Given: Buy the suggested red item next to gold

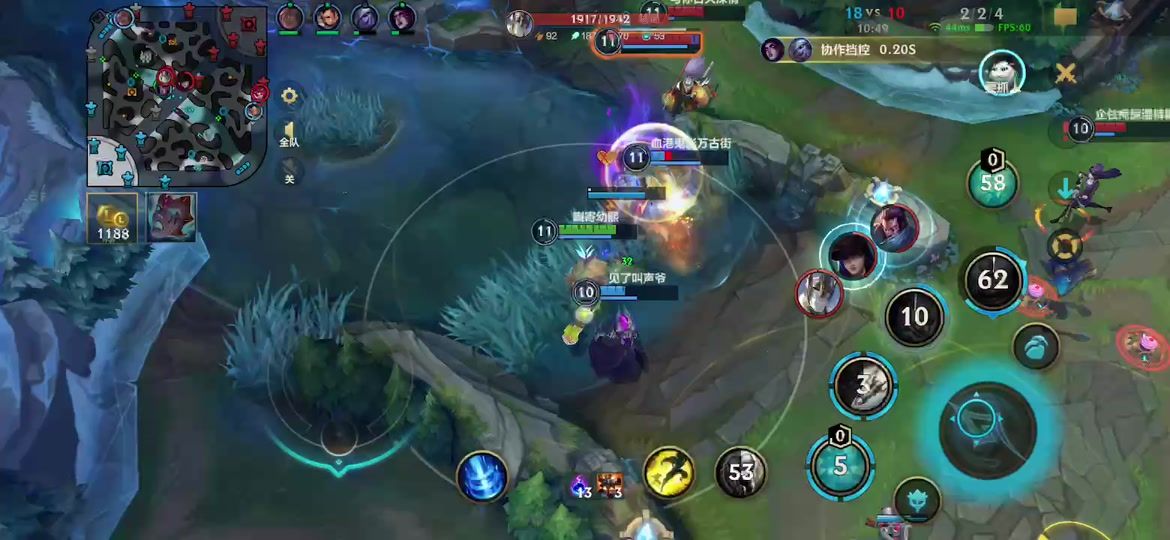Looking at the screenshot, I should tap(172, 217).
